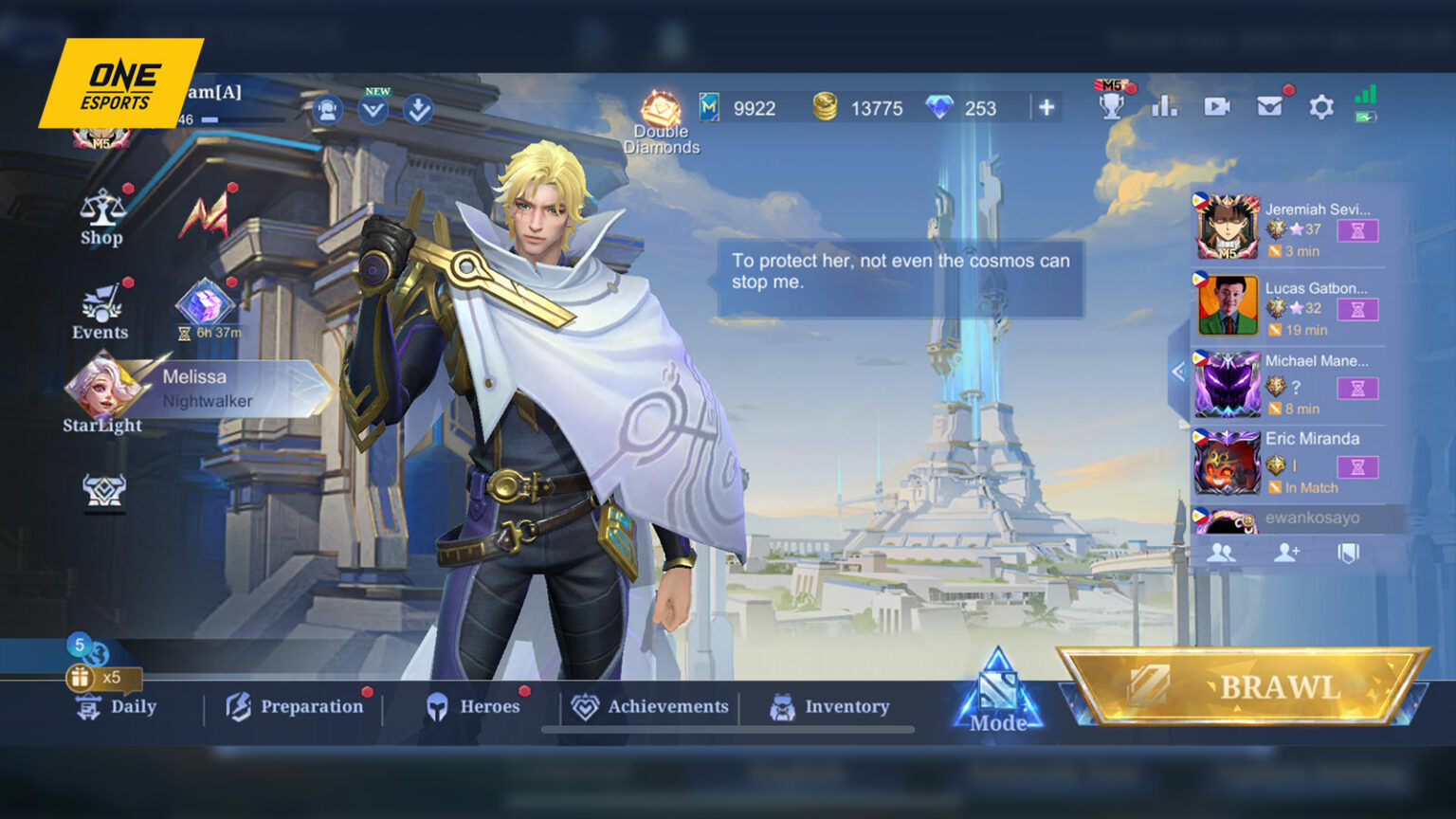1456x819 pixels.
Task: Open the StarLight Melissa Nightwalker banner
Action: pos(199,389)
